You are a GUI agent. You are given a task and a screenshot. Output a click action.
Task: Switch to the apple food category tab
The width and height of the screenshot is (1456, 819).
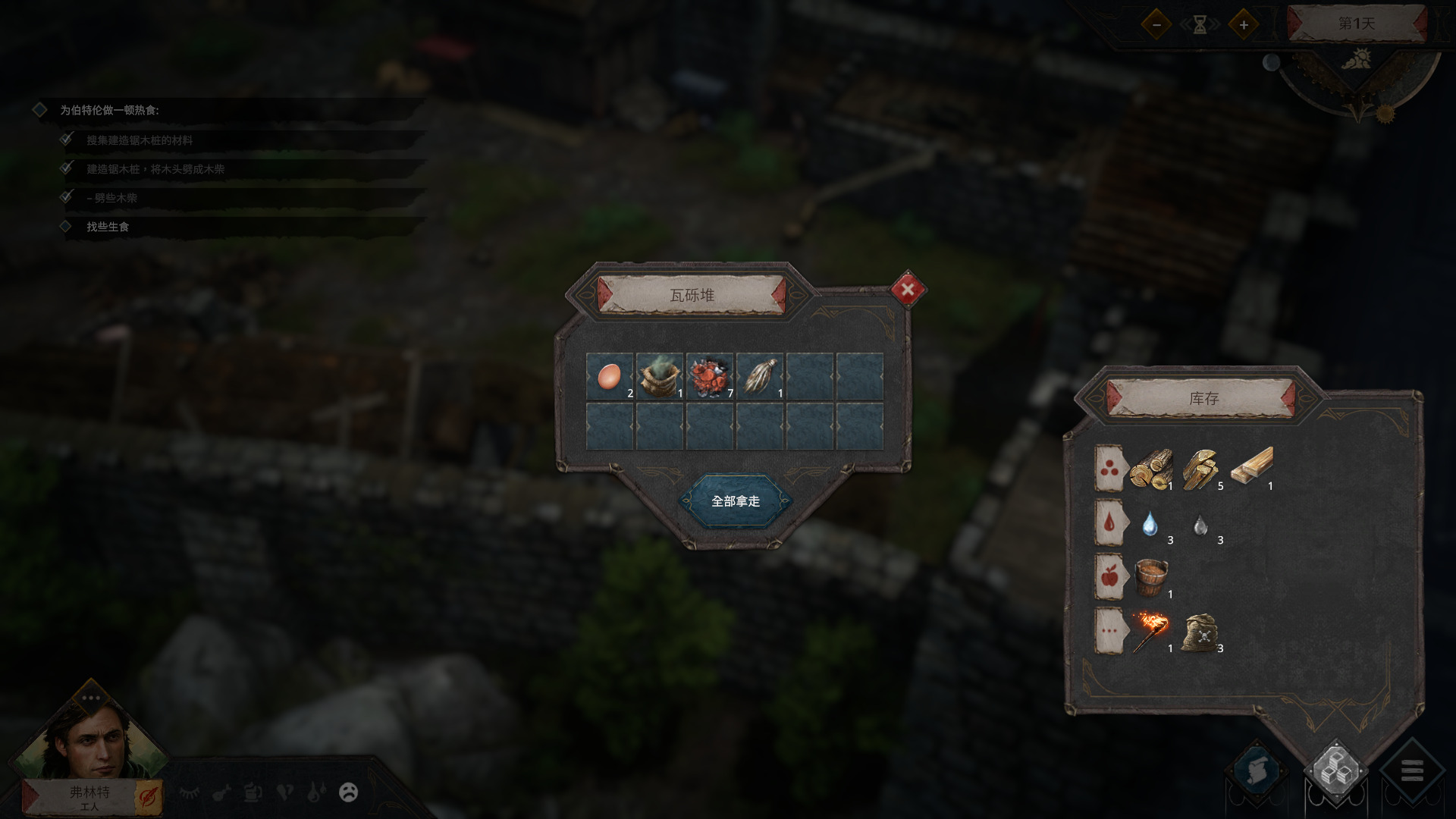pyautogui.click(x=1109, y=577)
